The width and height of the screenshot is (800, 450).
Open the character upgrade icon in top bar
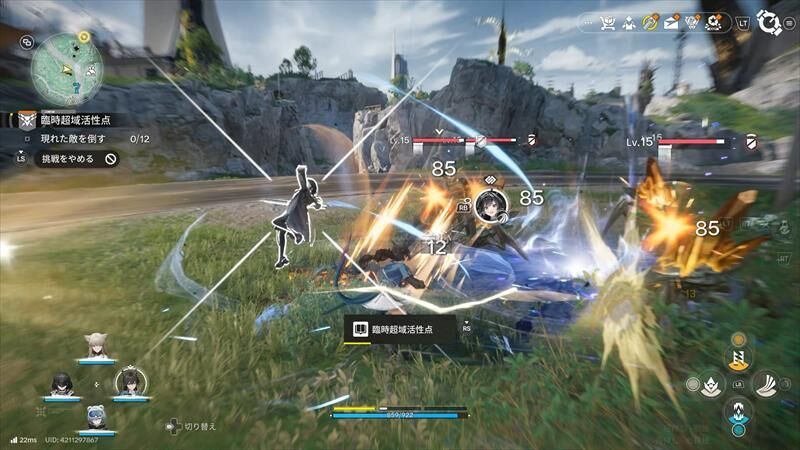coord(629,22)
